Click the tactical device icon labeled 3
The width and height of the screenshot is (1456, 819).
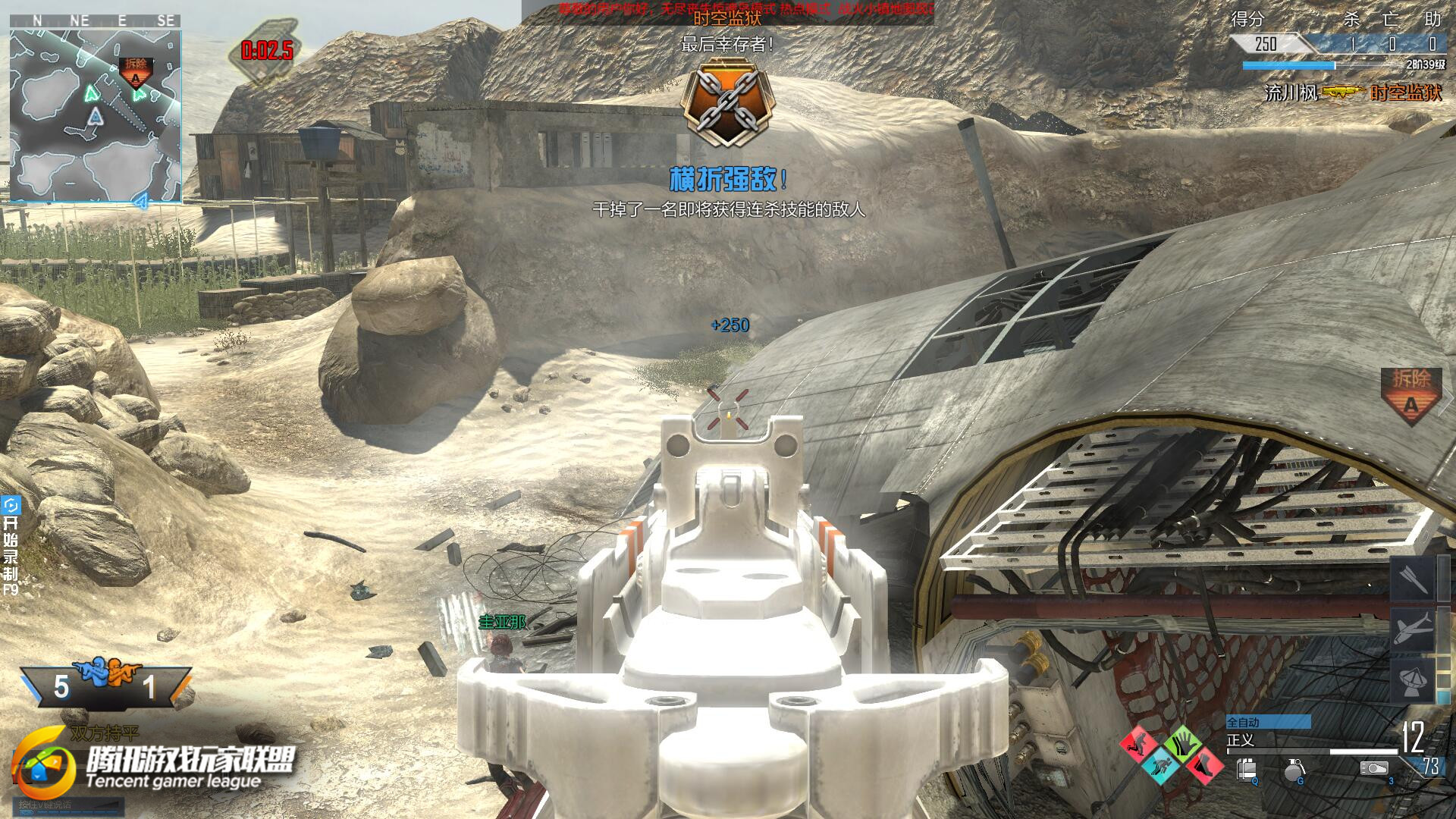coord(1374,769)
